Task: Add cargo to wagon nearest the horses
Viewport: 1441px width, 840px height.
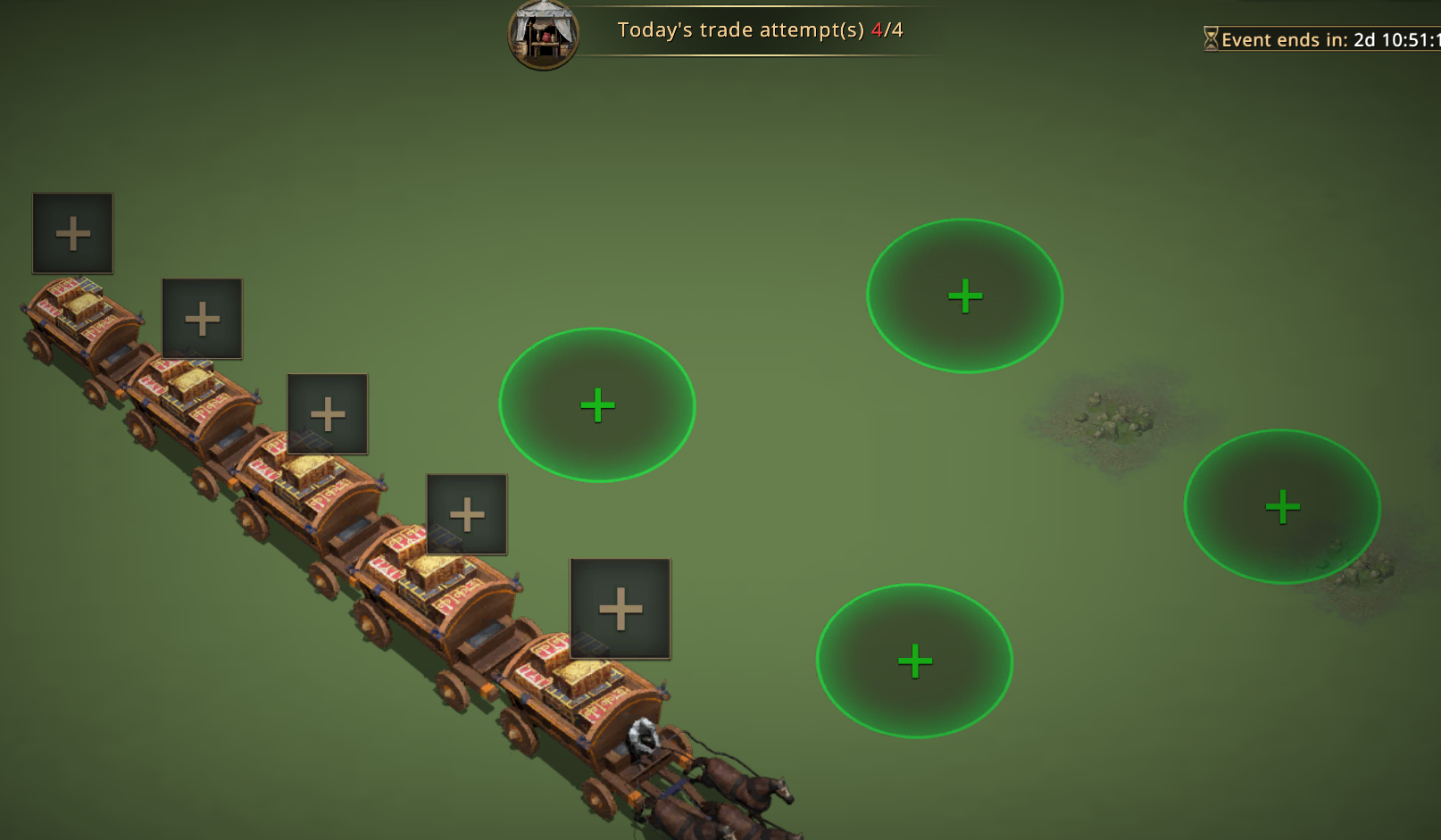Action: [x=620, y=609]
